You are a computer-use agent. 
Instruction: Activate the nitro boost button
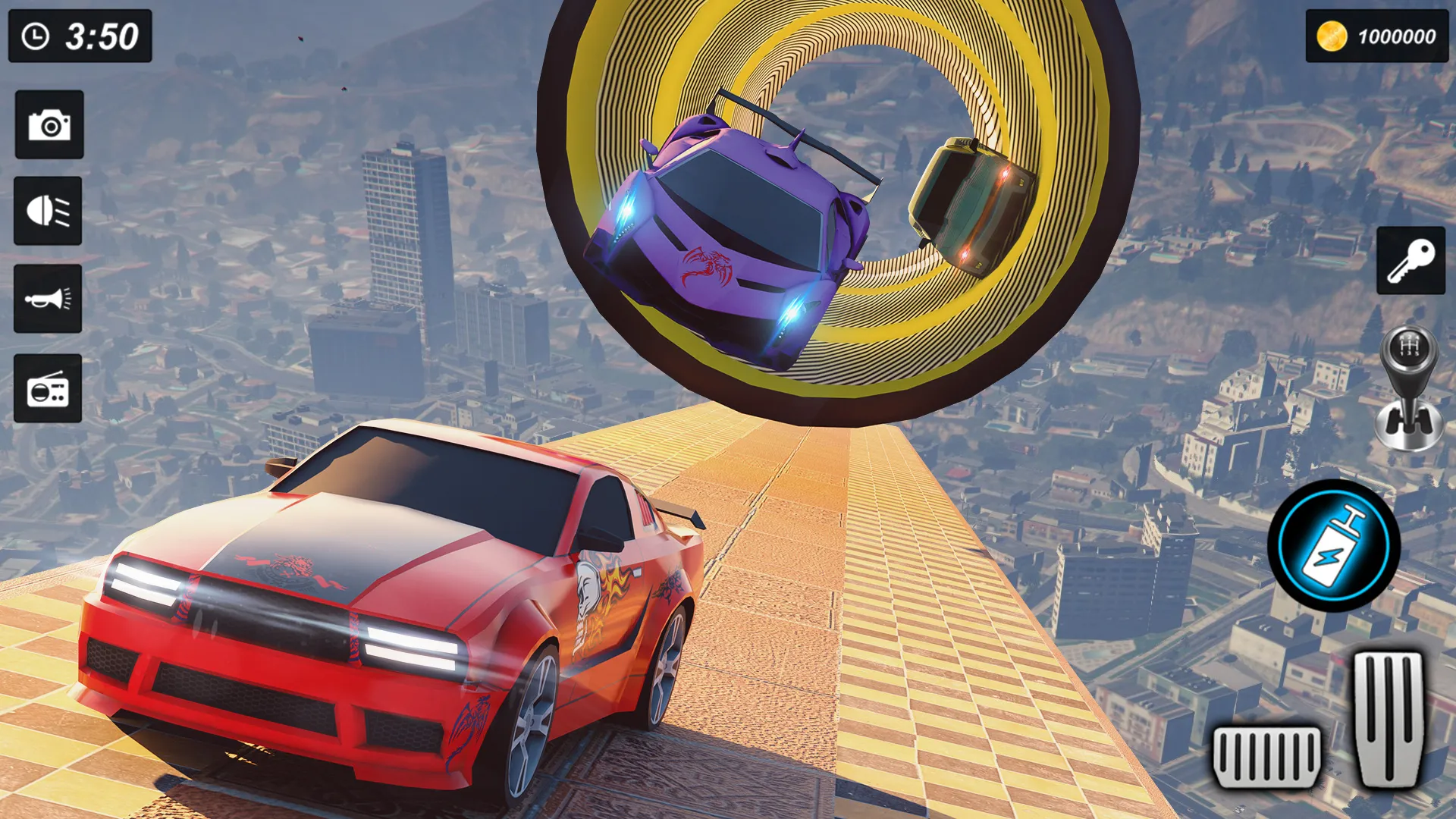1334,545
